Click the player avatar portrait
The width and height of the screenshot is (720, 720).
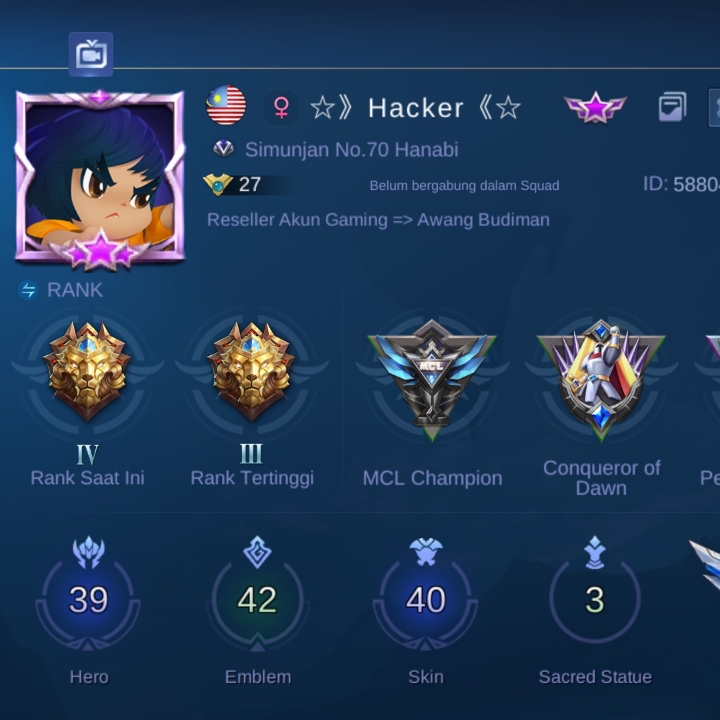click(x=100, y=178)
